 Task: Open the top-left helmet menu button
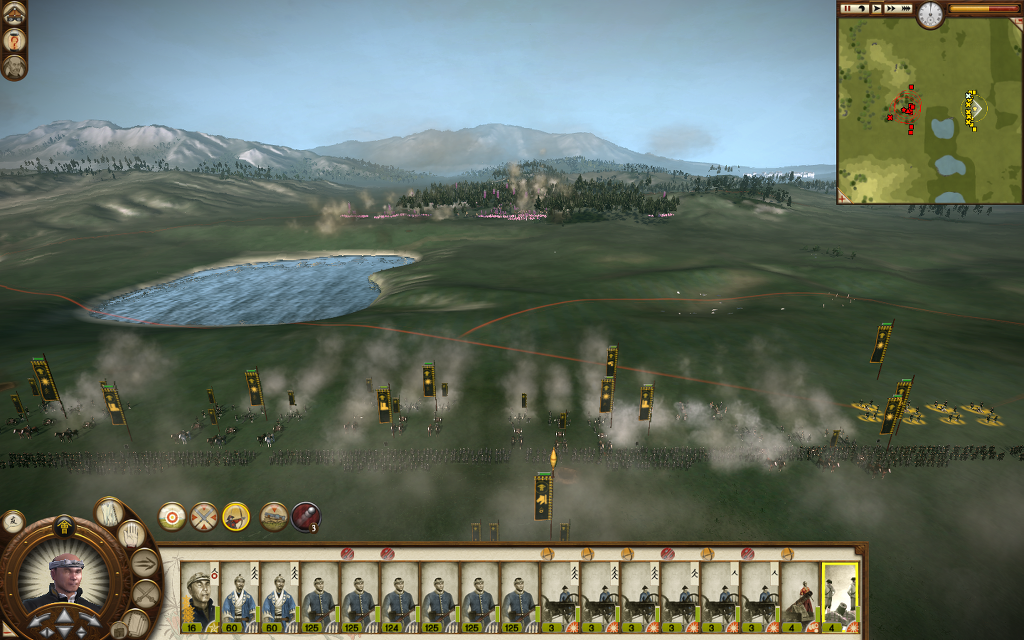14,13
